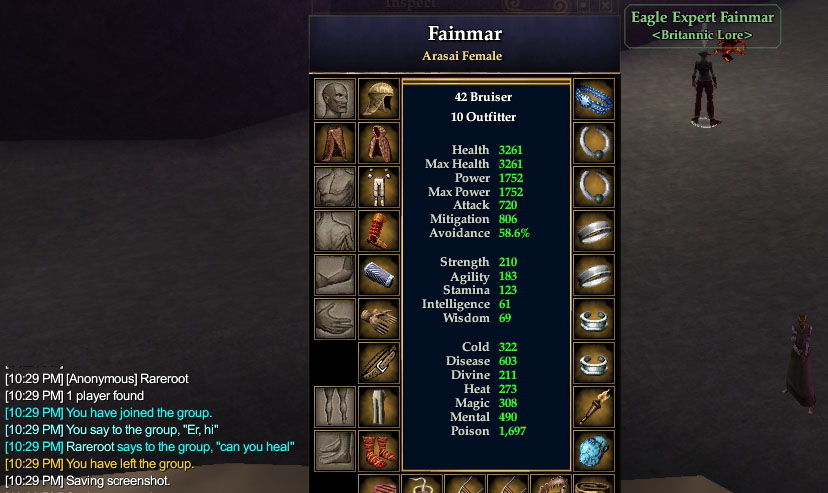Inspect the torch weapon slot
This screenshot has height=493, width=828.
pos(594,406)
